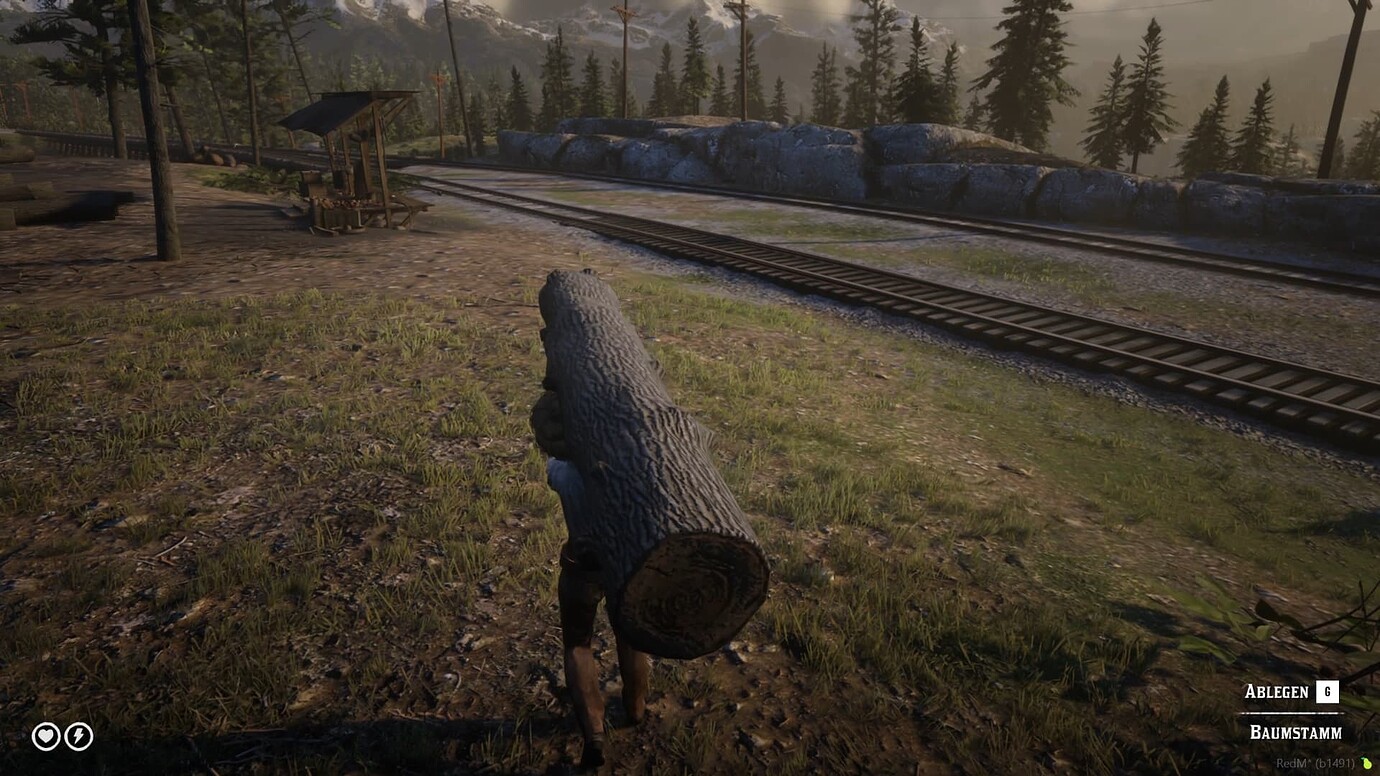
Task: Select the health core circle in bottom-left HUD
Action: [44, 738]
